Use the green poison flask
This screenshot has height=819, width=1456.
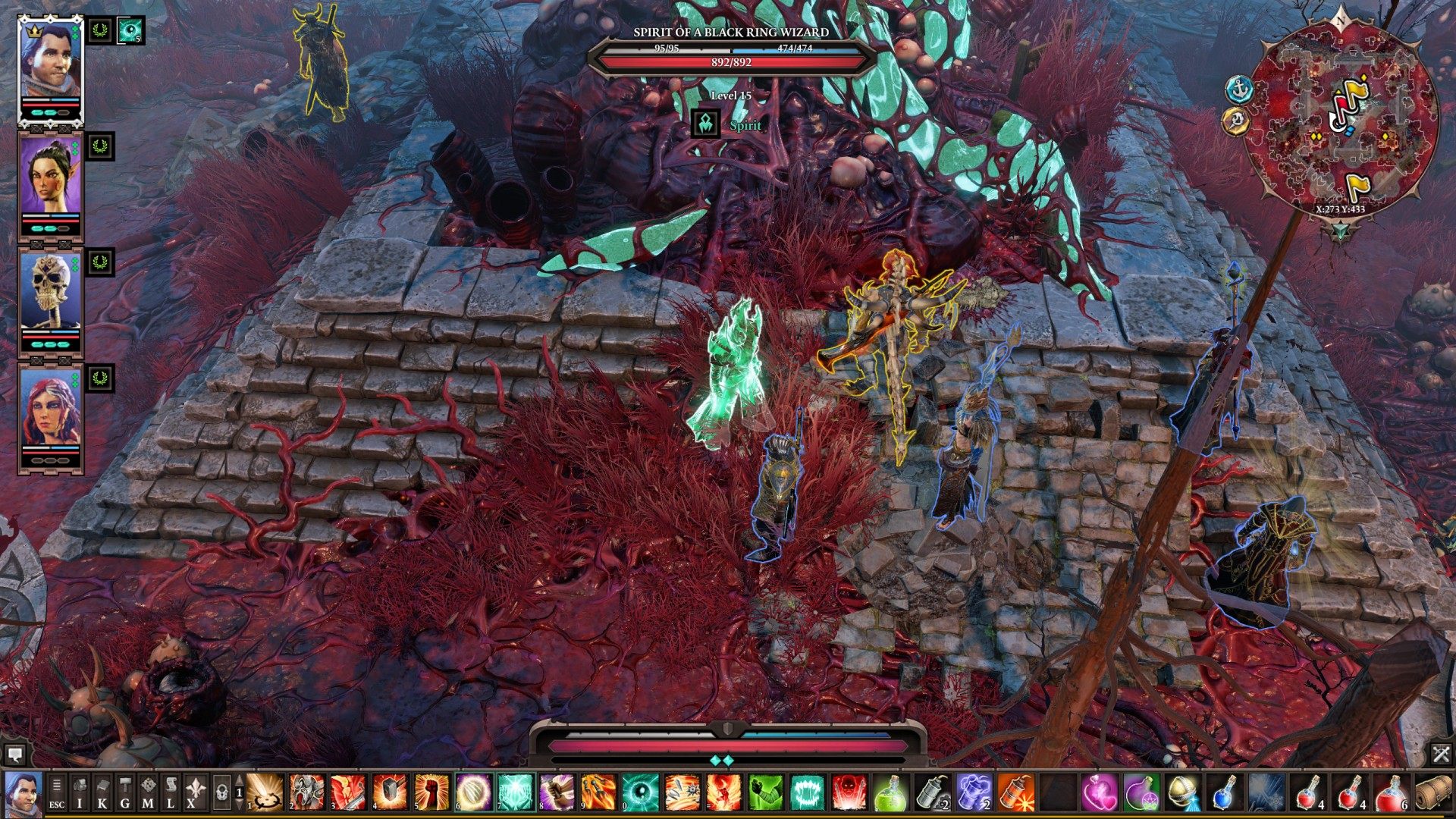pos(890,792)
